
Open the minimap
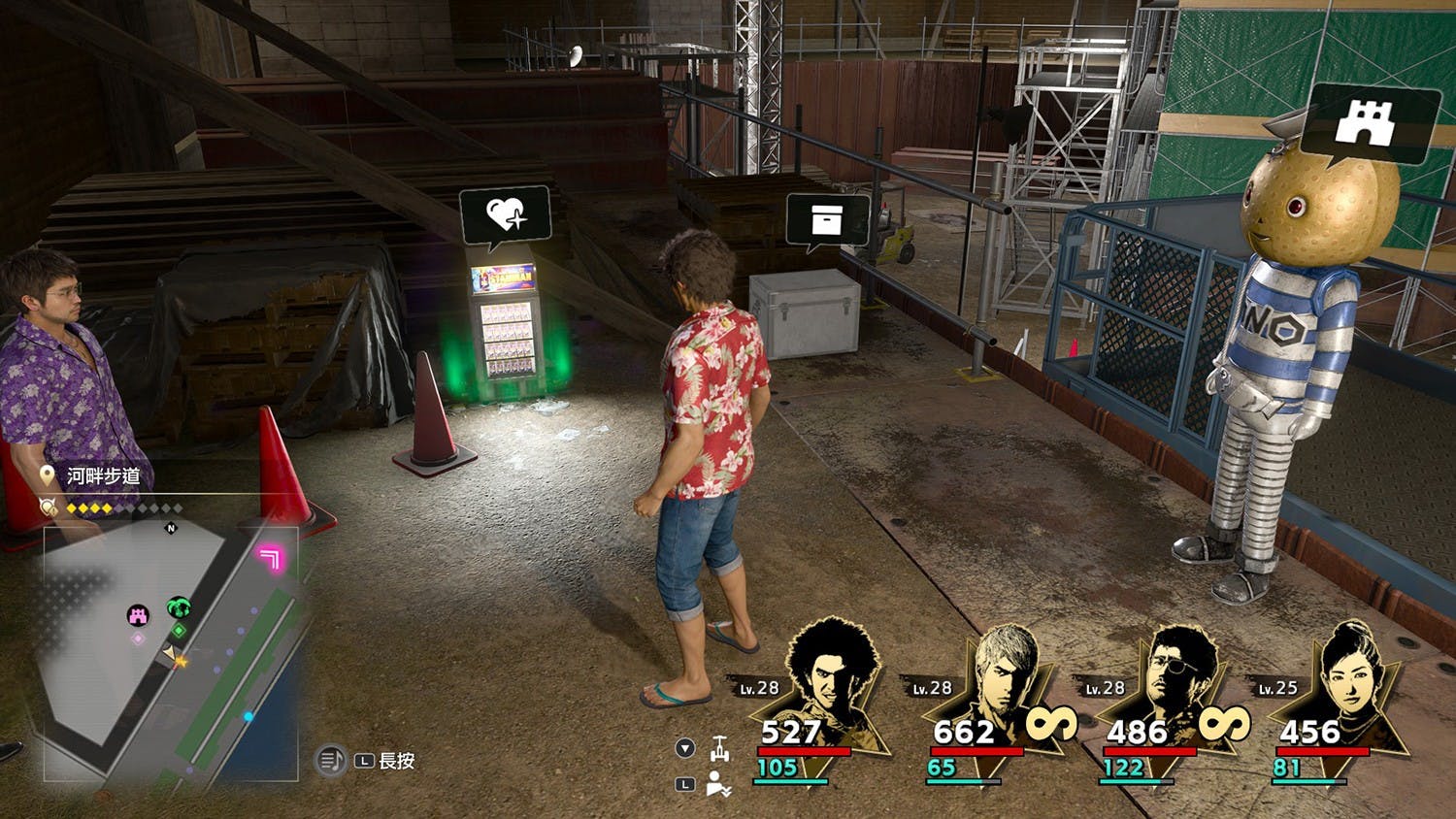(x=171, y=652)
